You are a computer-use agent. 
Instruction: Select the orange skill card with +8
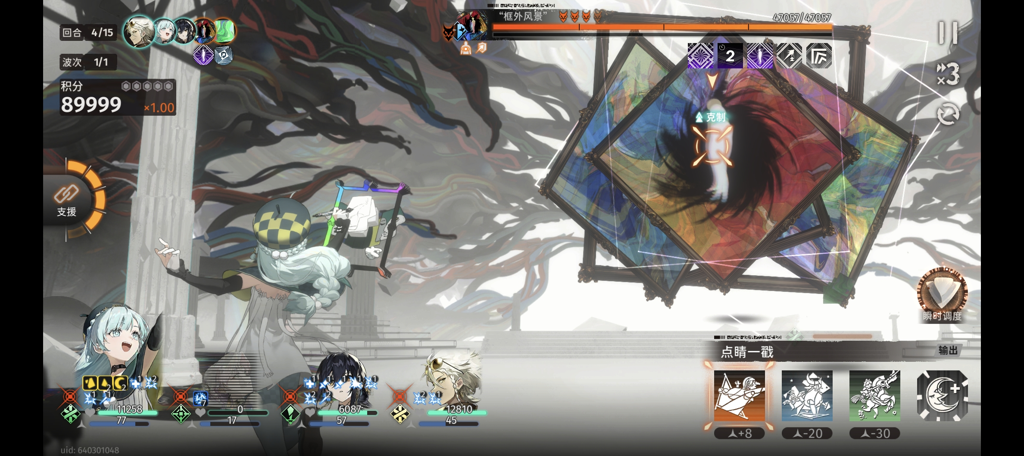[x=738, y=395]
